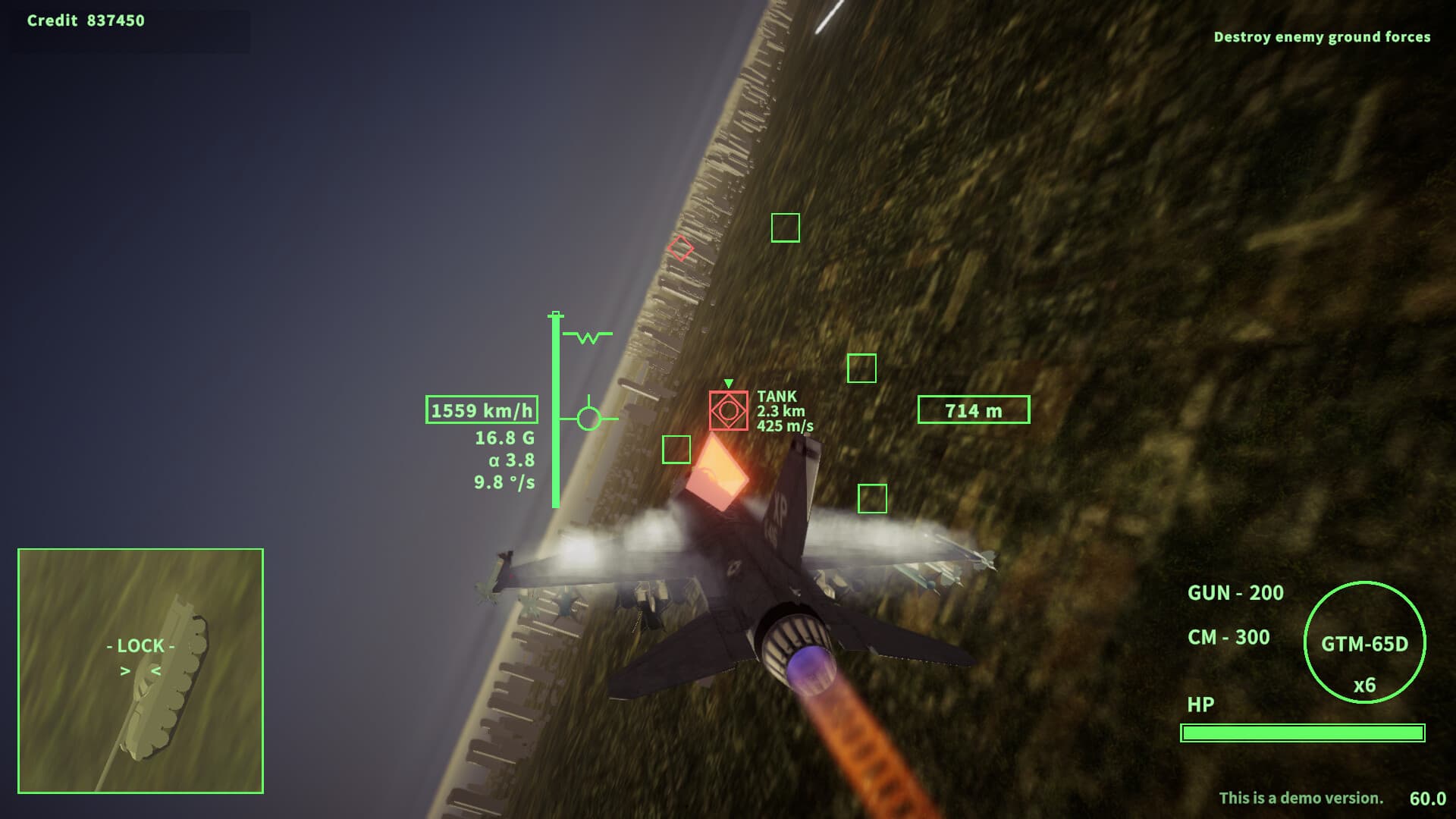Select the green target box left of aircraft

click(x=677, y=451)
